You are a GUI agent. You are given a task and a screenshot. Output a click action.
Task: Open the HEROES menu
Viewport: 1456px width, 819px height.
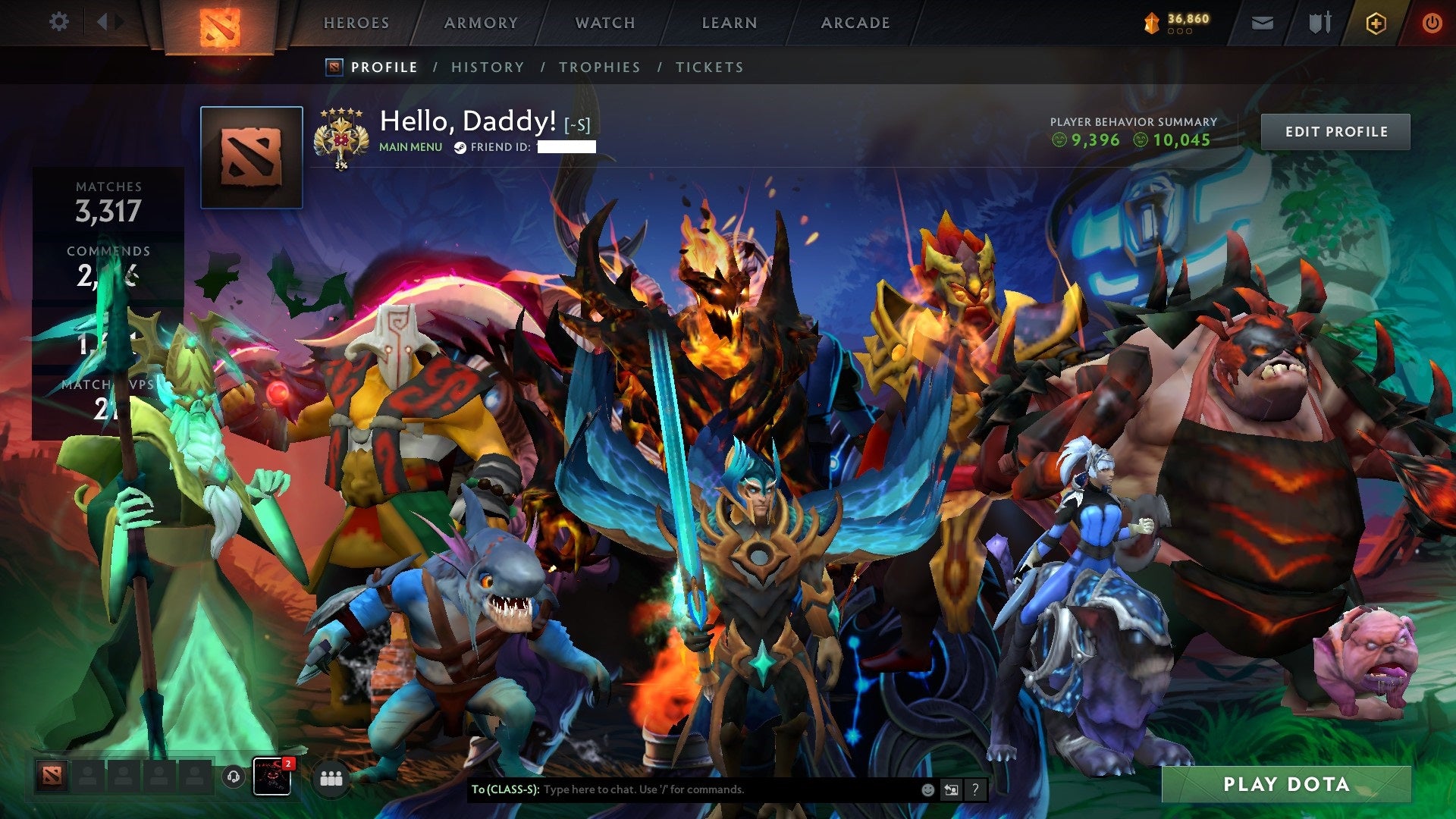(356, 23)
